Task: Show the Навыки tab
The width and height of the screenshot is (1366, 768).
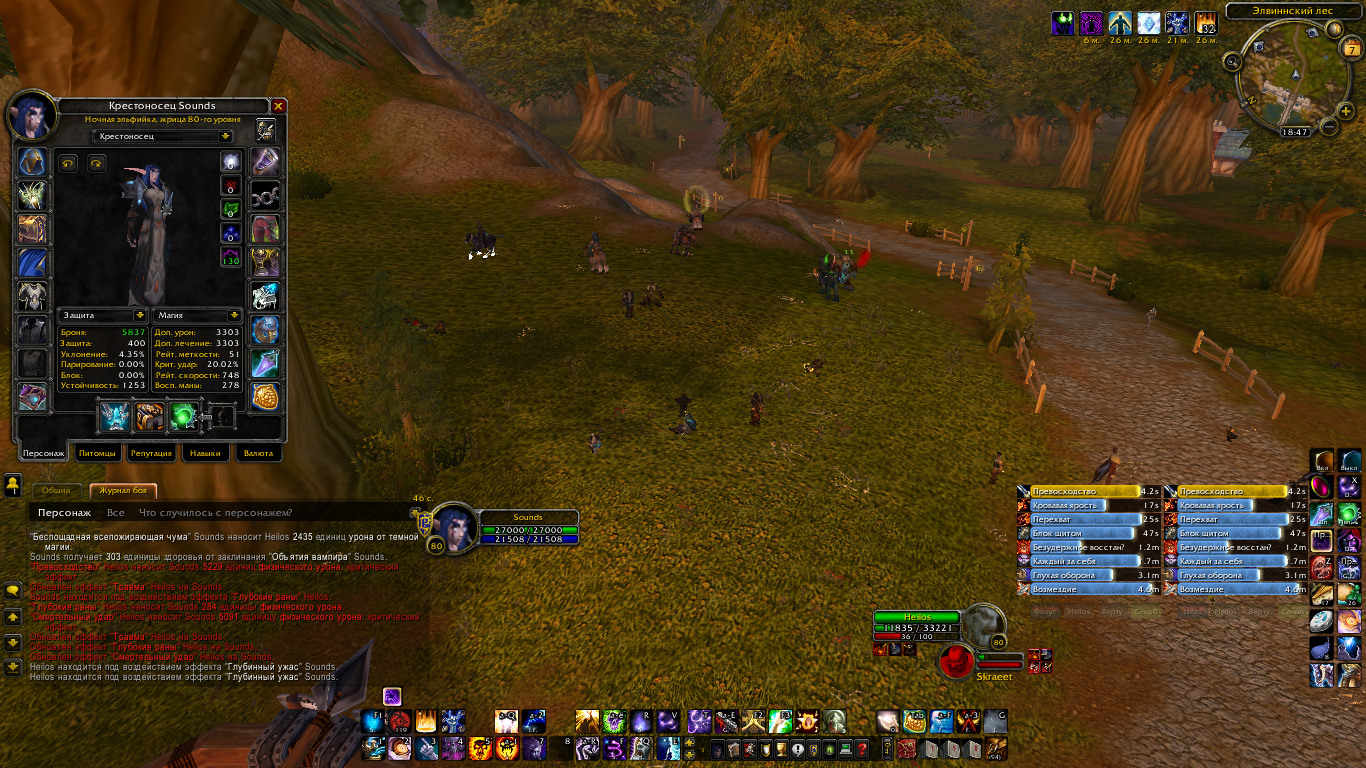Action: (205, 453)
